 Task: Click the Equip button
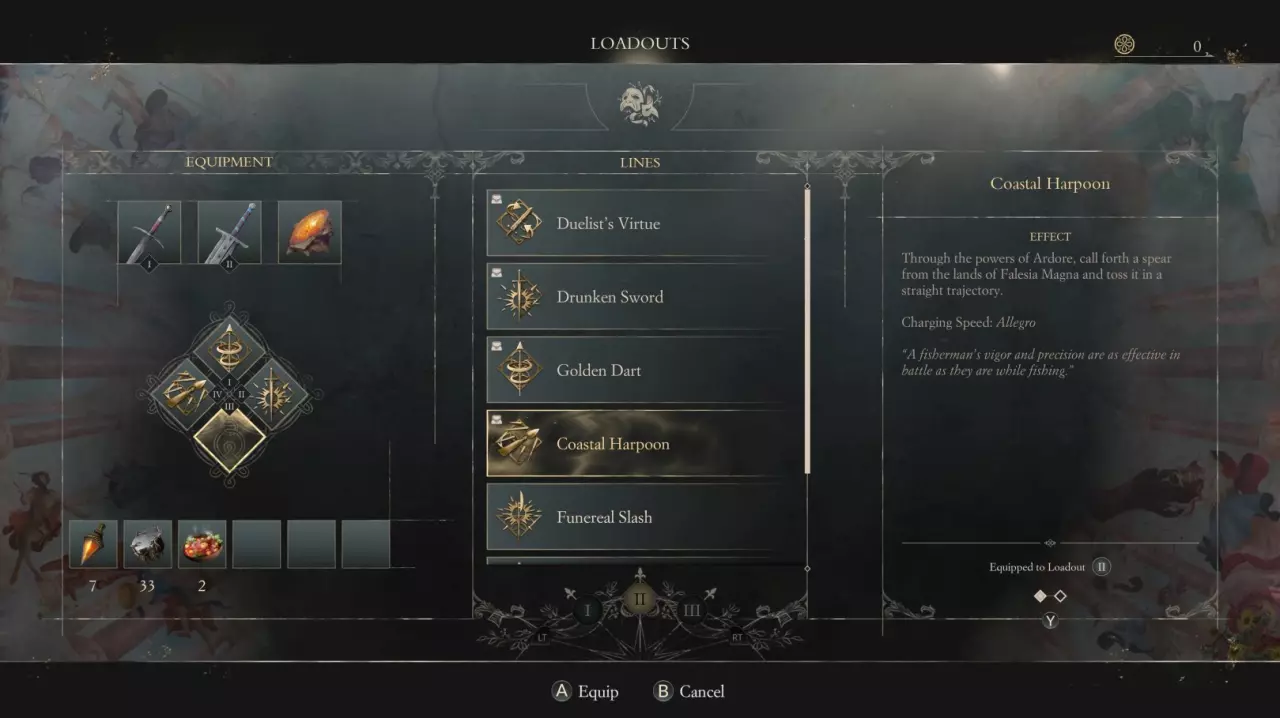point(586,691)
